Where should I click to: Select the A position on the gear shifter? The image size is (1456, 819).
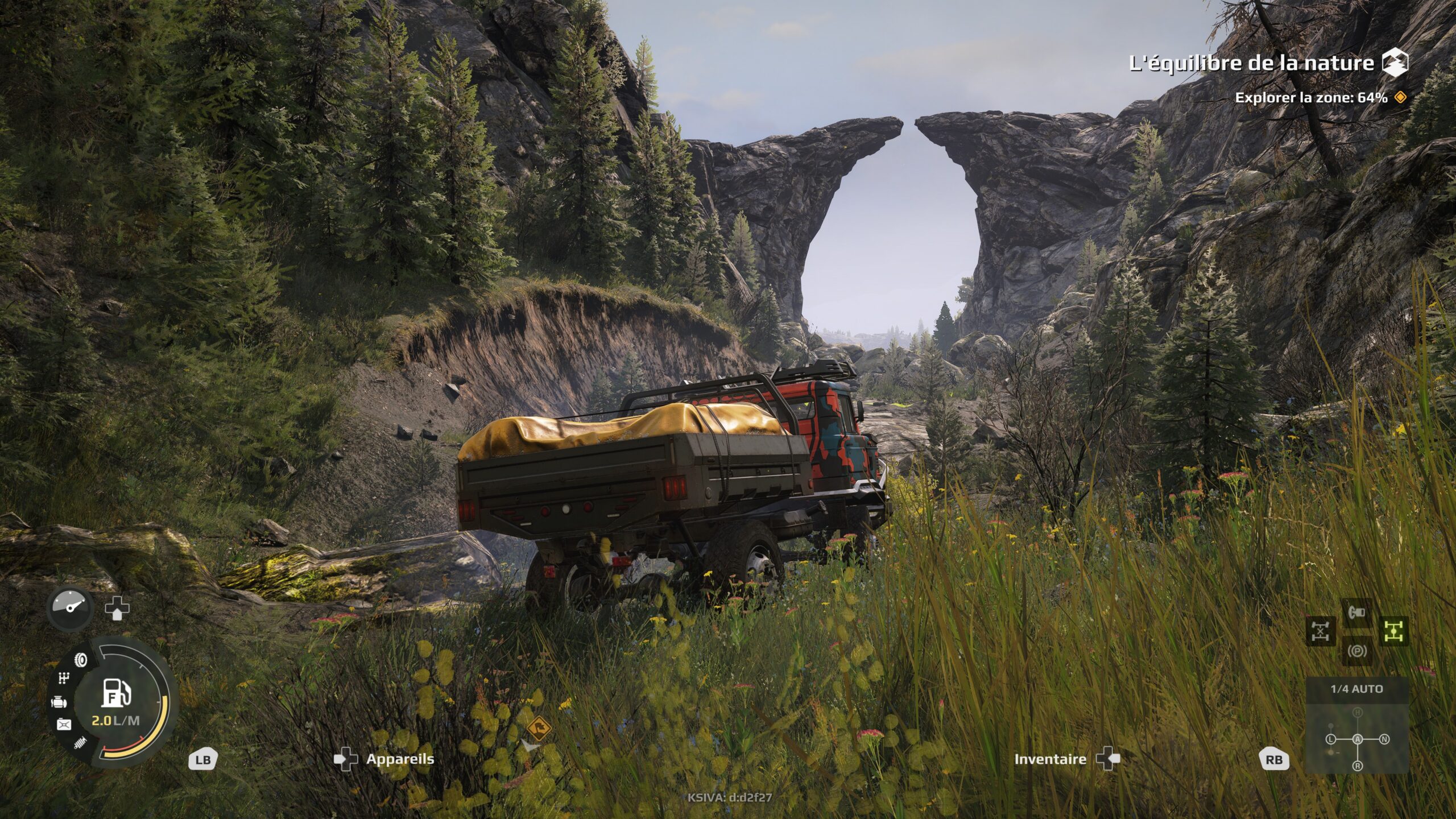pos(1357,739)
